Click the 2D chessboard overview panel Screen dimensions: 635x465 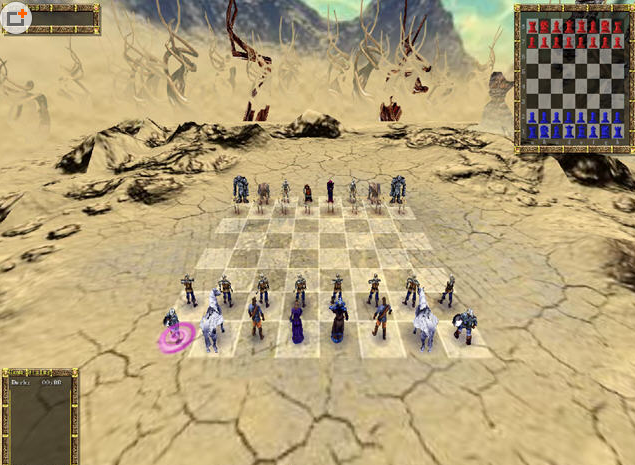(573, 77)
